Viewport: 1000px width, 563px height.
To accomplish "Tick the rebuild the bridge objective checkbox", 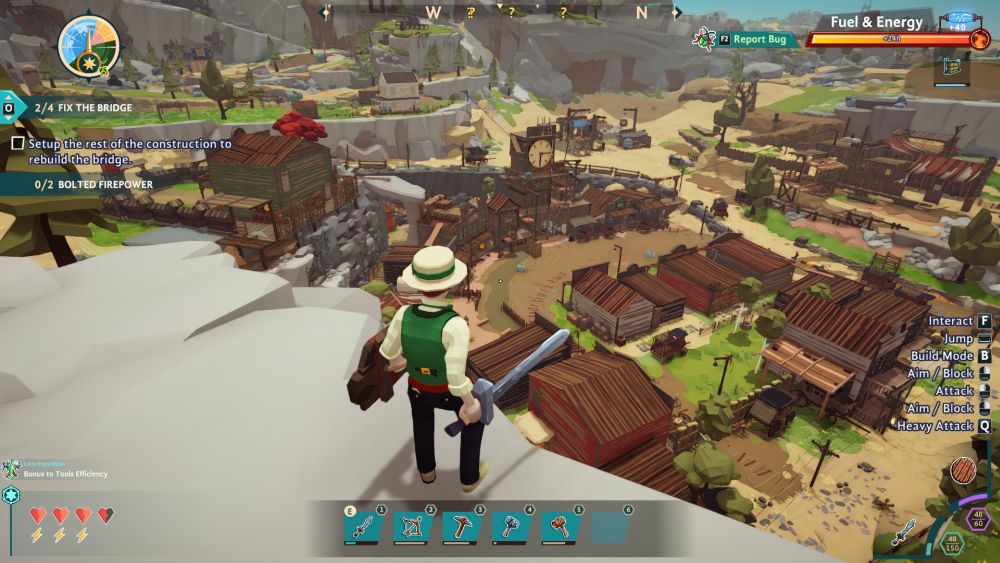I will pyautogui.click(x=17, y=144).
